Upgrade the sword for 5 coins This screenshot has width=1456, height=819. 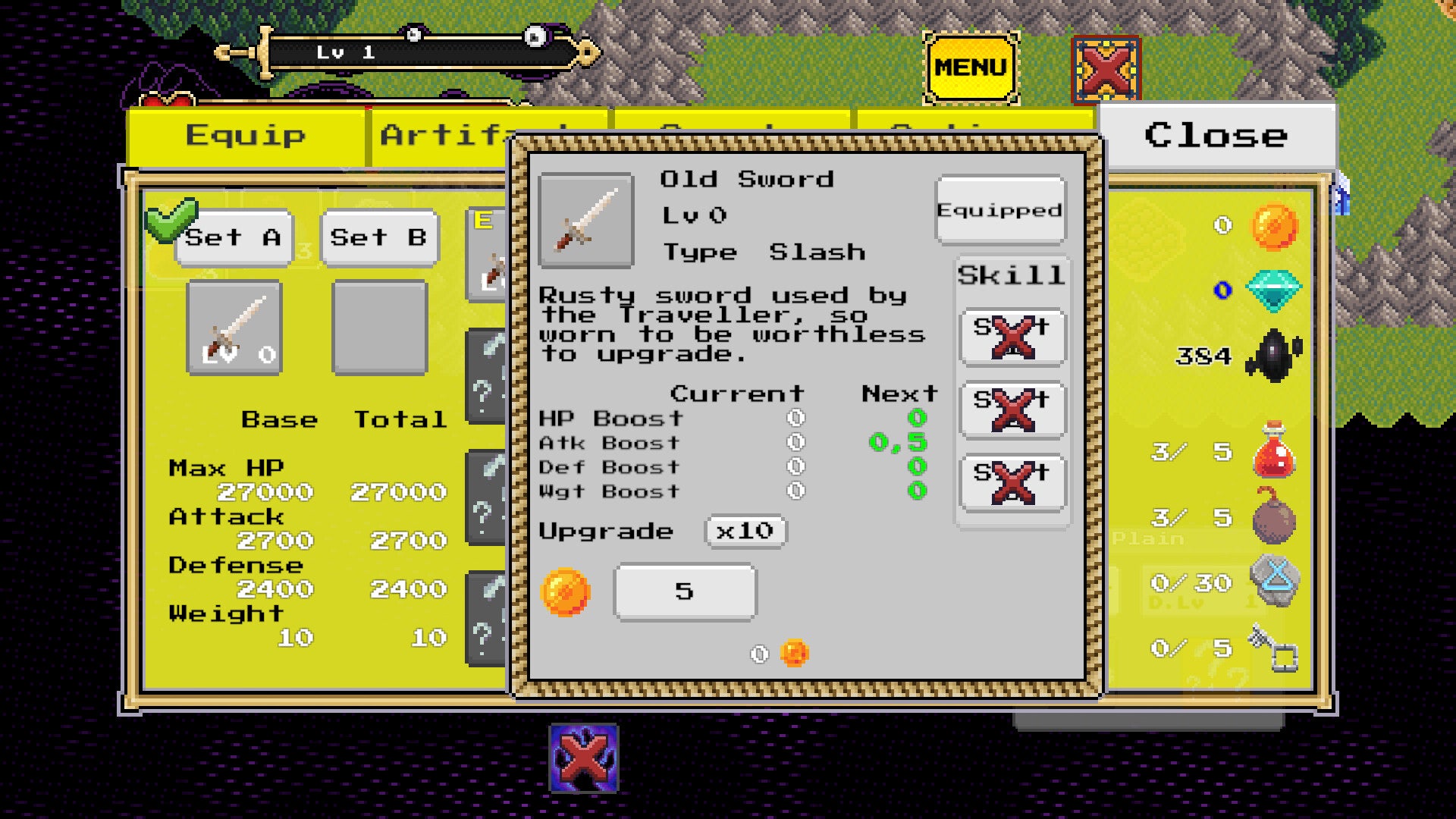tap(685, 591)
